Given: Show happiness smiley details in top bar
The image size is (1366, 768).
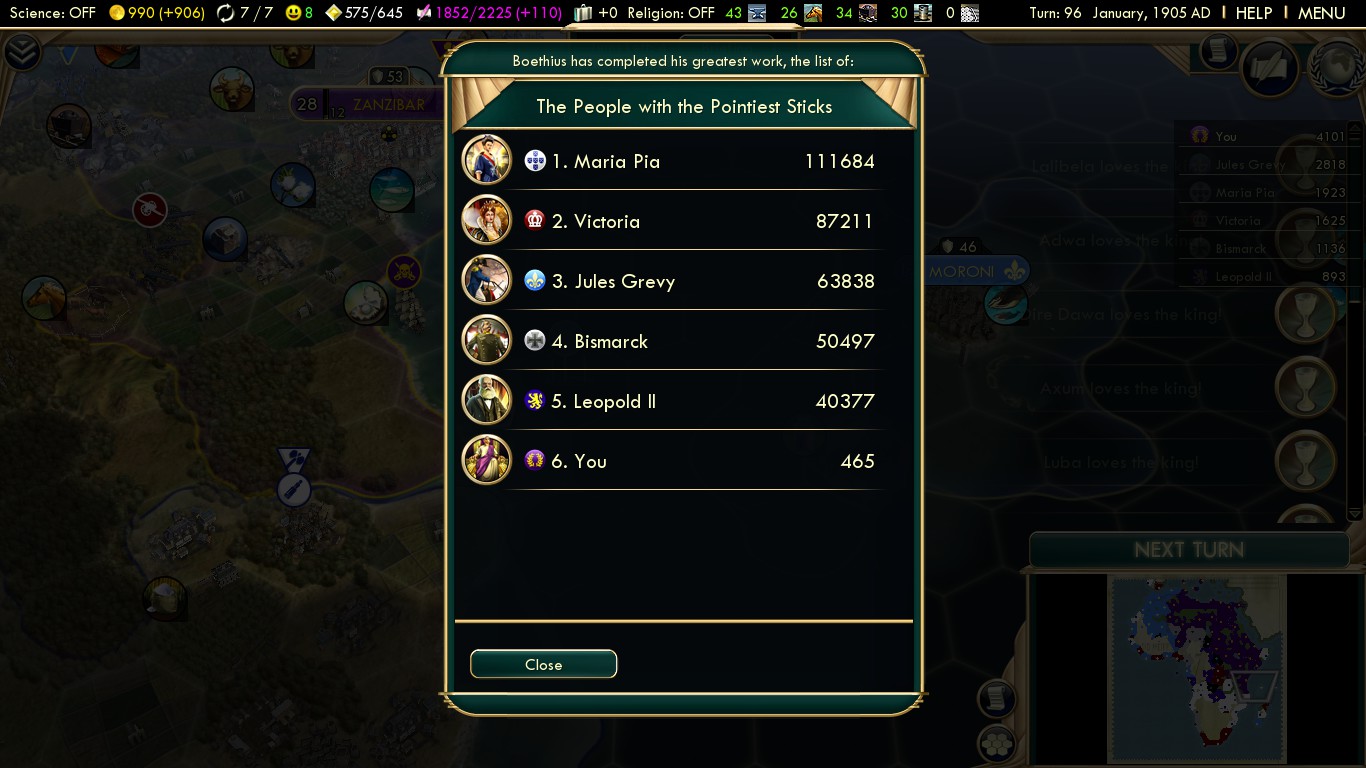Looking at the screenshot, I should (x=299, y=13).
